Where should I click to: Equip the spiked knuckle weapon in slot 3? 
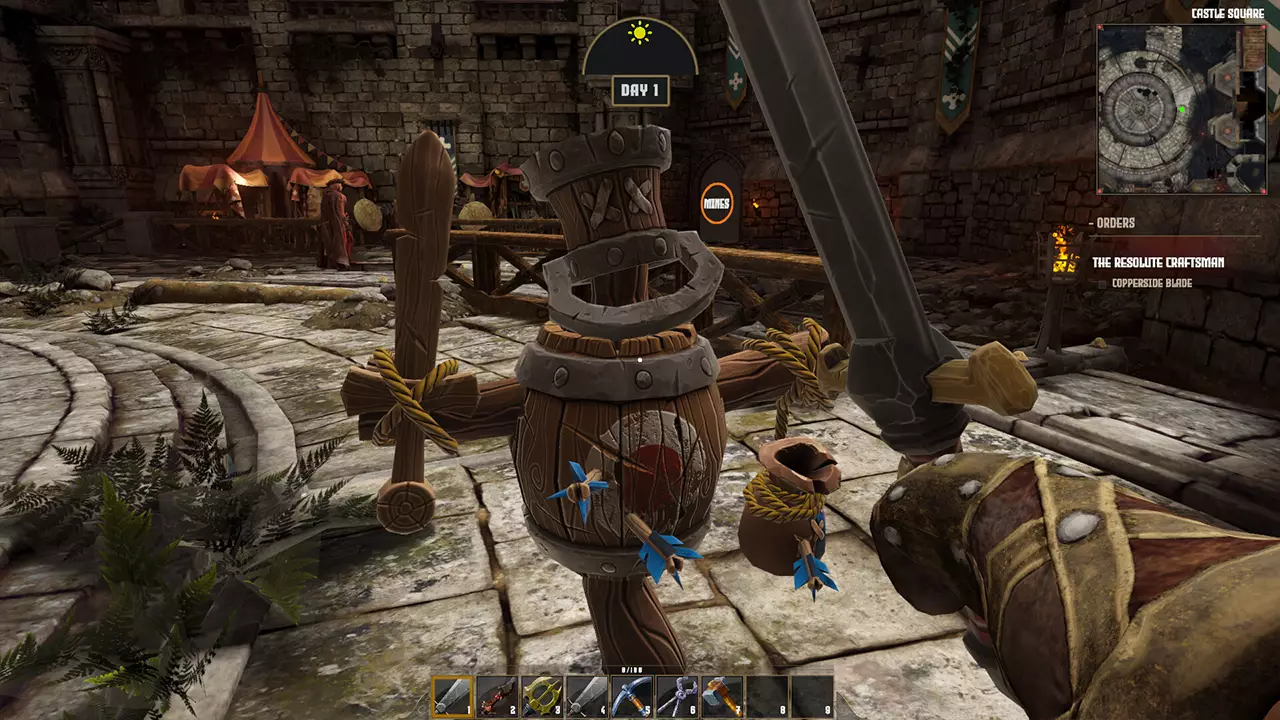tap(540, 695)
